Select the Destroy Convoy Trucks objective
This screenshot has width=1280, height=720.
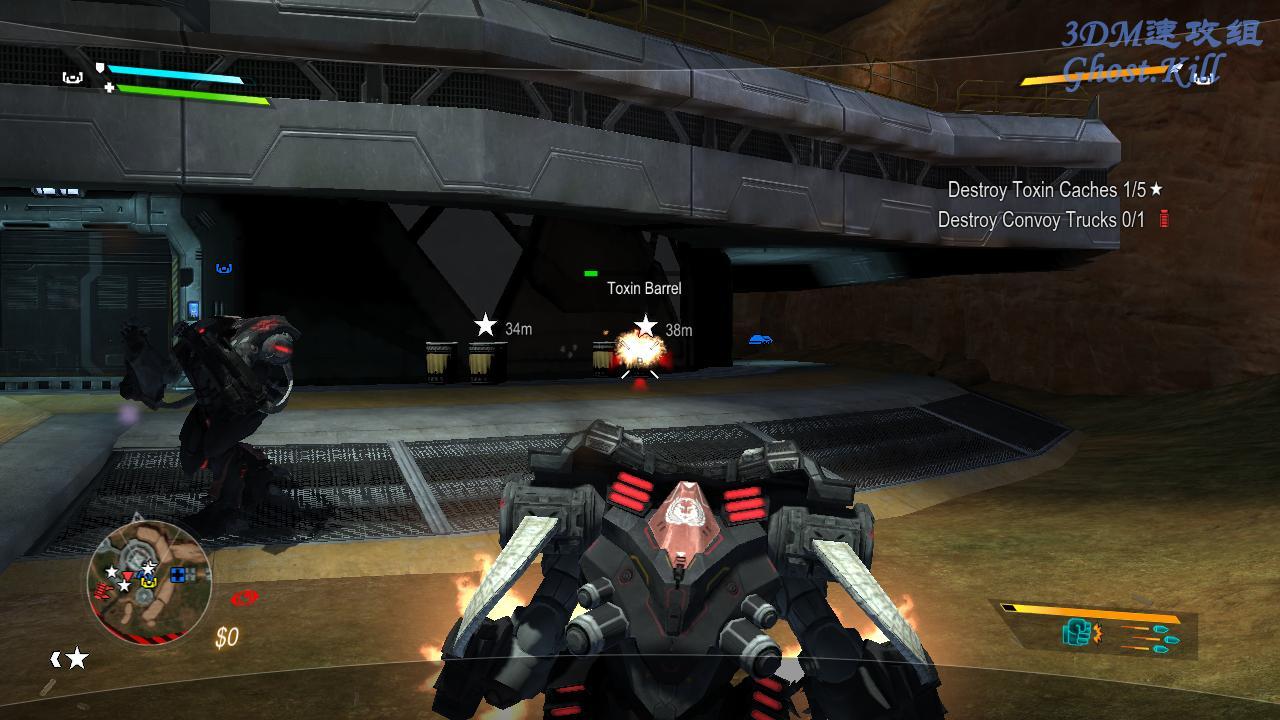[1041, 220]
